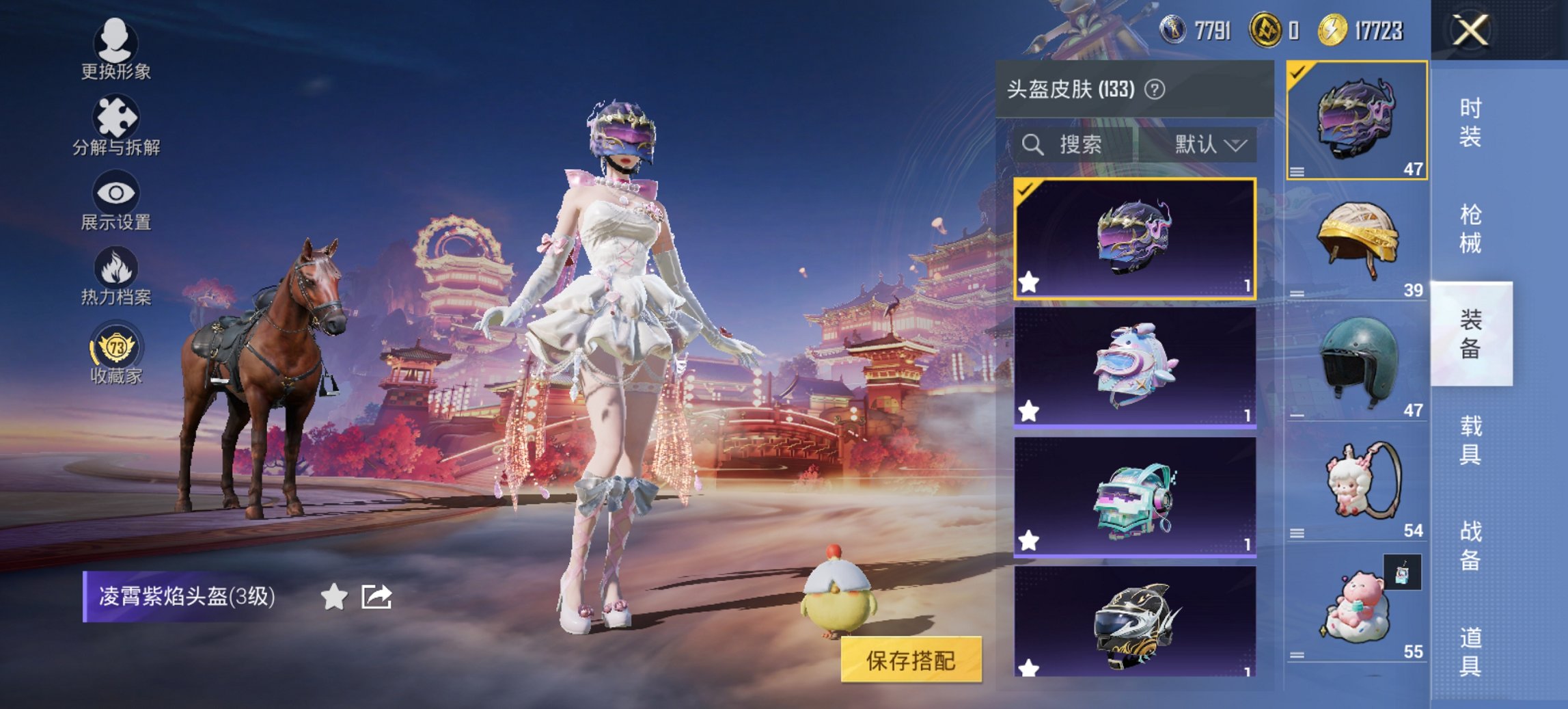This screenshot has width=1568, height=709.
Task: Select the 分解与拆解 dismantle icon
Action: point(115,123)
